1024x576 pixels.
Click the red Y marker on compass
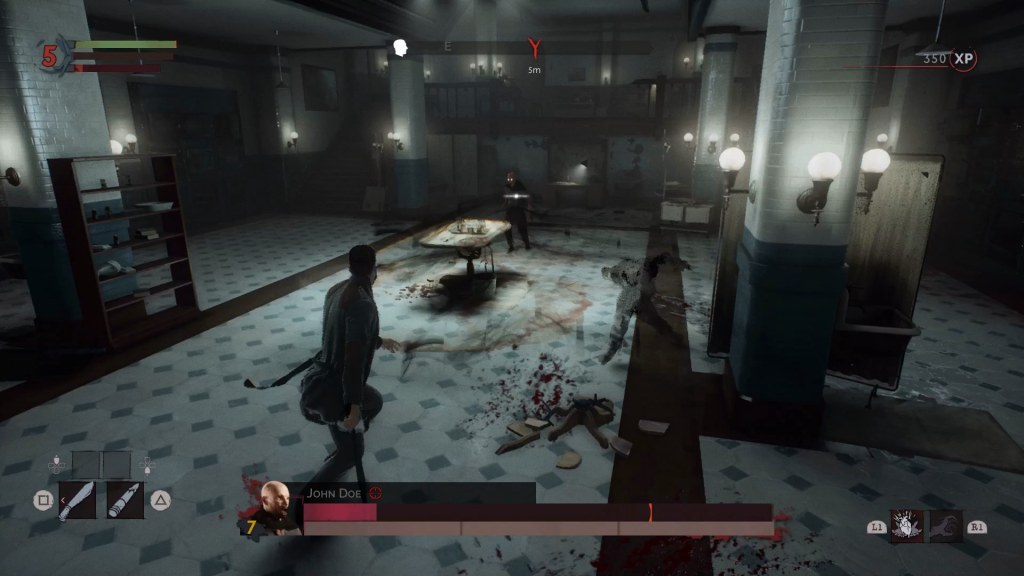click(535, 47)
